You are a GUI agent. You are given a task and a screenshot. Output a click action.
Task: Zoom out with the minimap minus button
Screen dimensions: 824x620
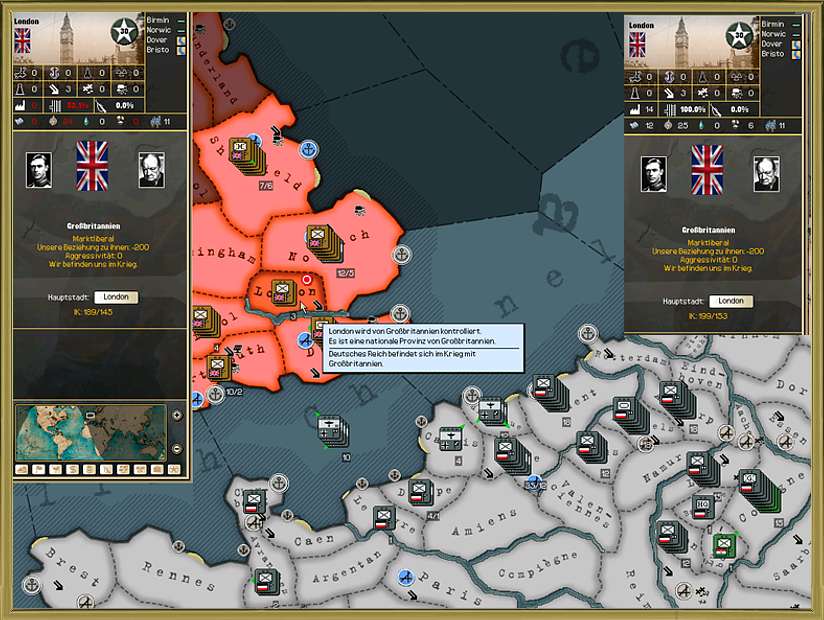177,448
